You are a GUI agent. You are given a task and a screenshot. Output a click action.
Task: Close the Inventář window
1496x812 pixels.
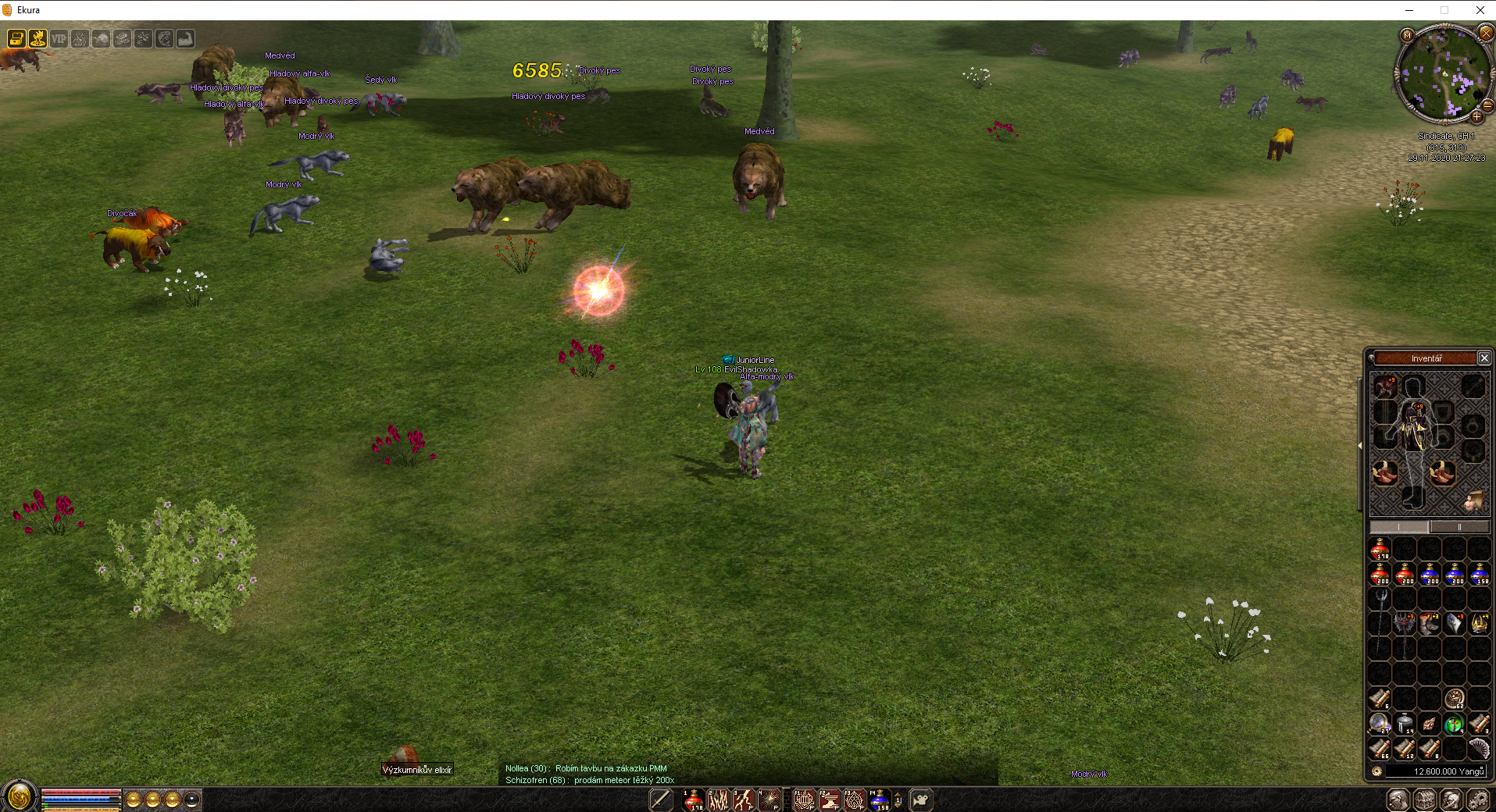click(x=1484, y=358)
